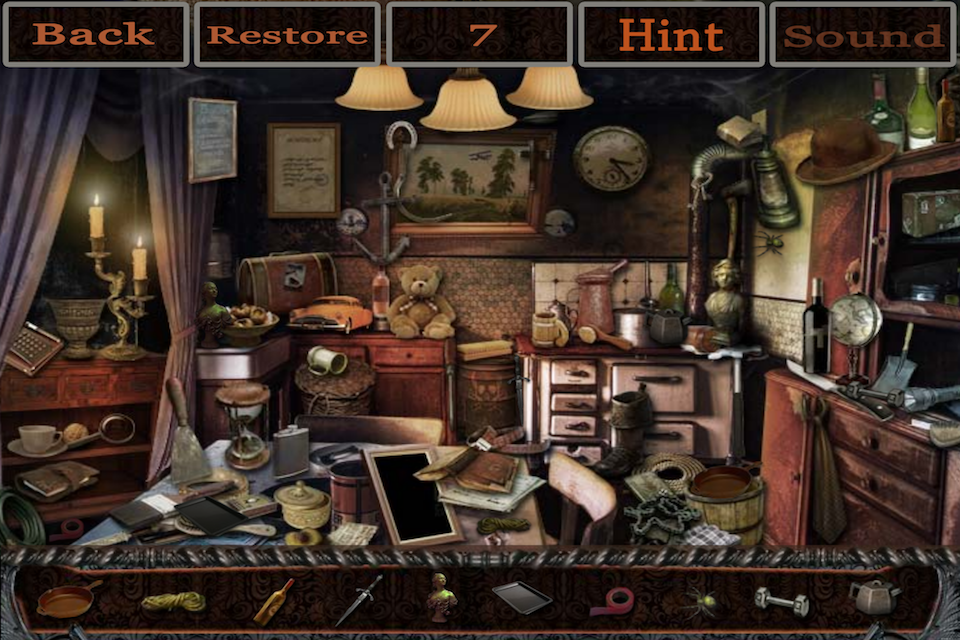Choose the kettle icon in the item tray
Viewport: 960px width, 640px height.
tap(873, 597)
